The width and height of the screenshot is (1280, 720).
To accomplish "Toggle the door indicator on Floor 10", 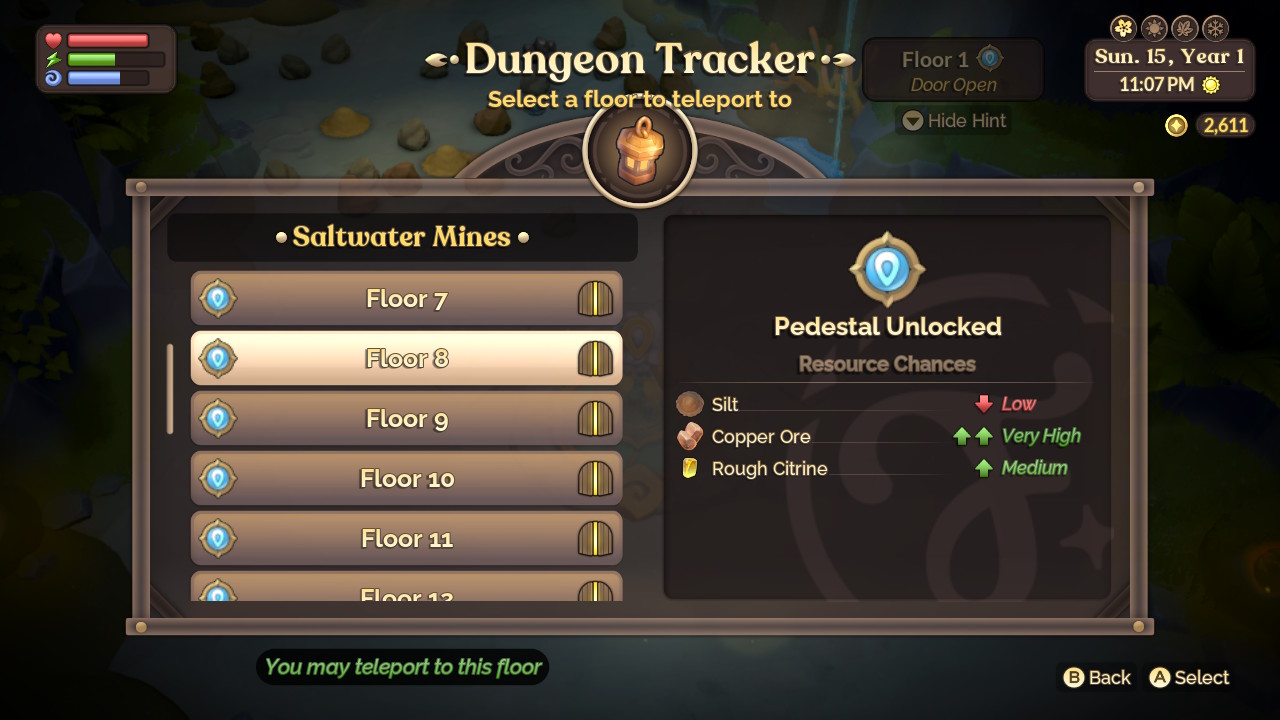I will click(595, 478).
